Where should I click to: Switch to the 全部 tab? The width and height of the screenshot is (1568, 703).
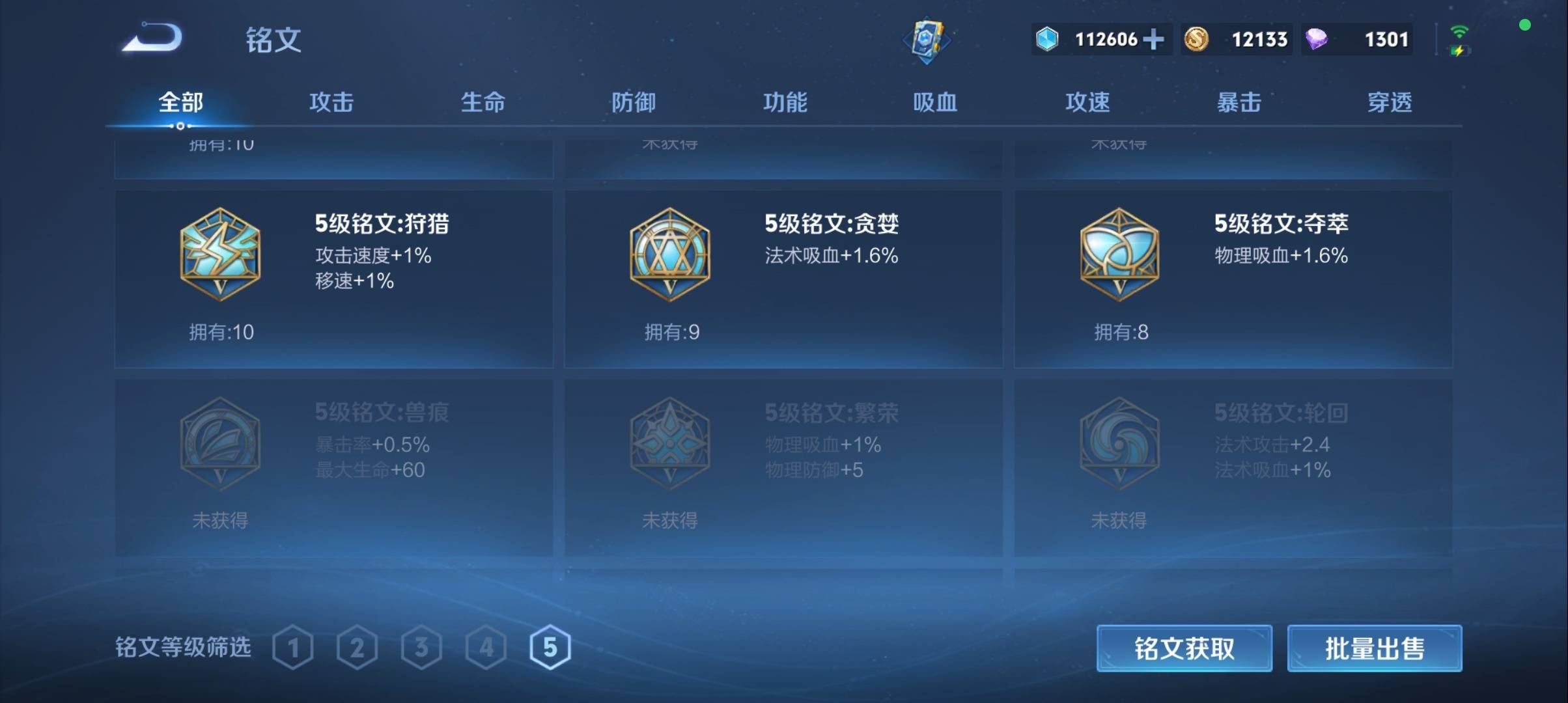pyautogui.click(x=180, y=102)
